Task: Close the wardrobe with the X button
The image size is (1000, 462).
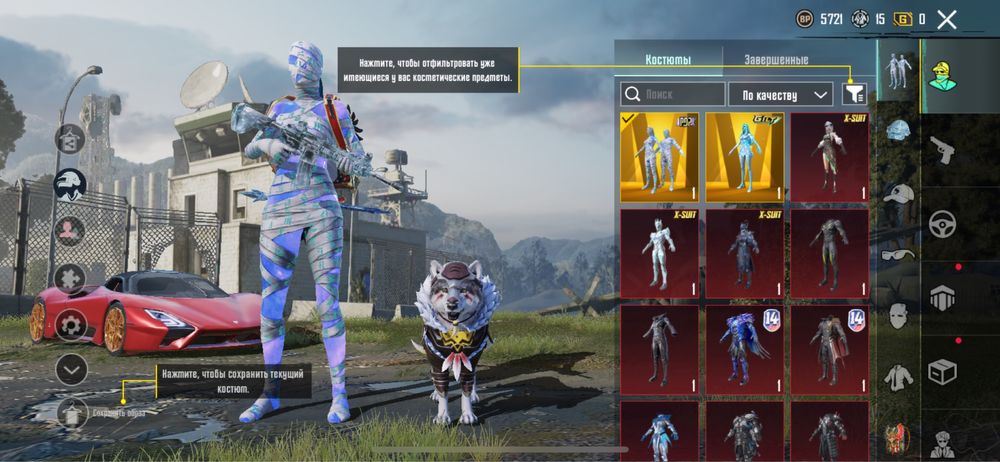Action: 947,19
